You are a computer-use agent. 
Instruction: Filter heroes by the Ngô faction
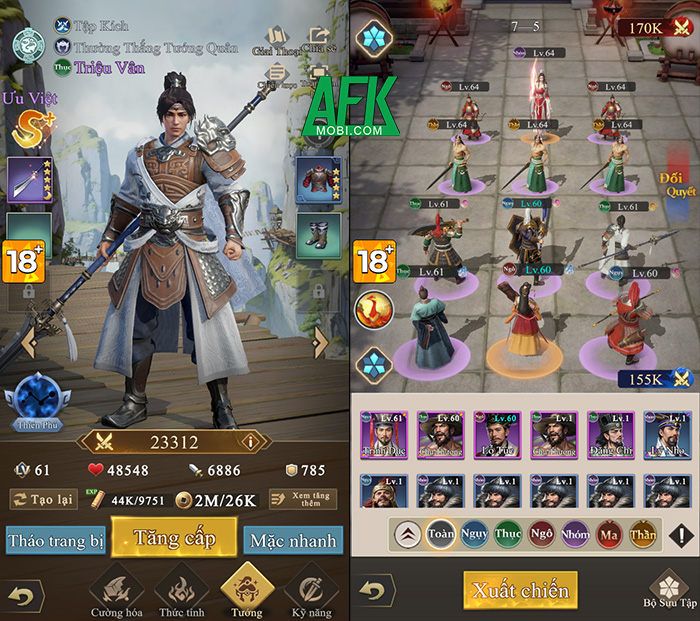[x=541, y=534]
